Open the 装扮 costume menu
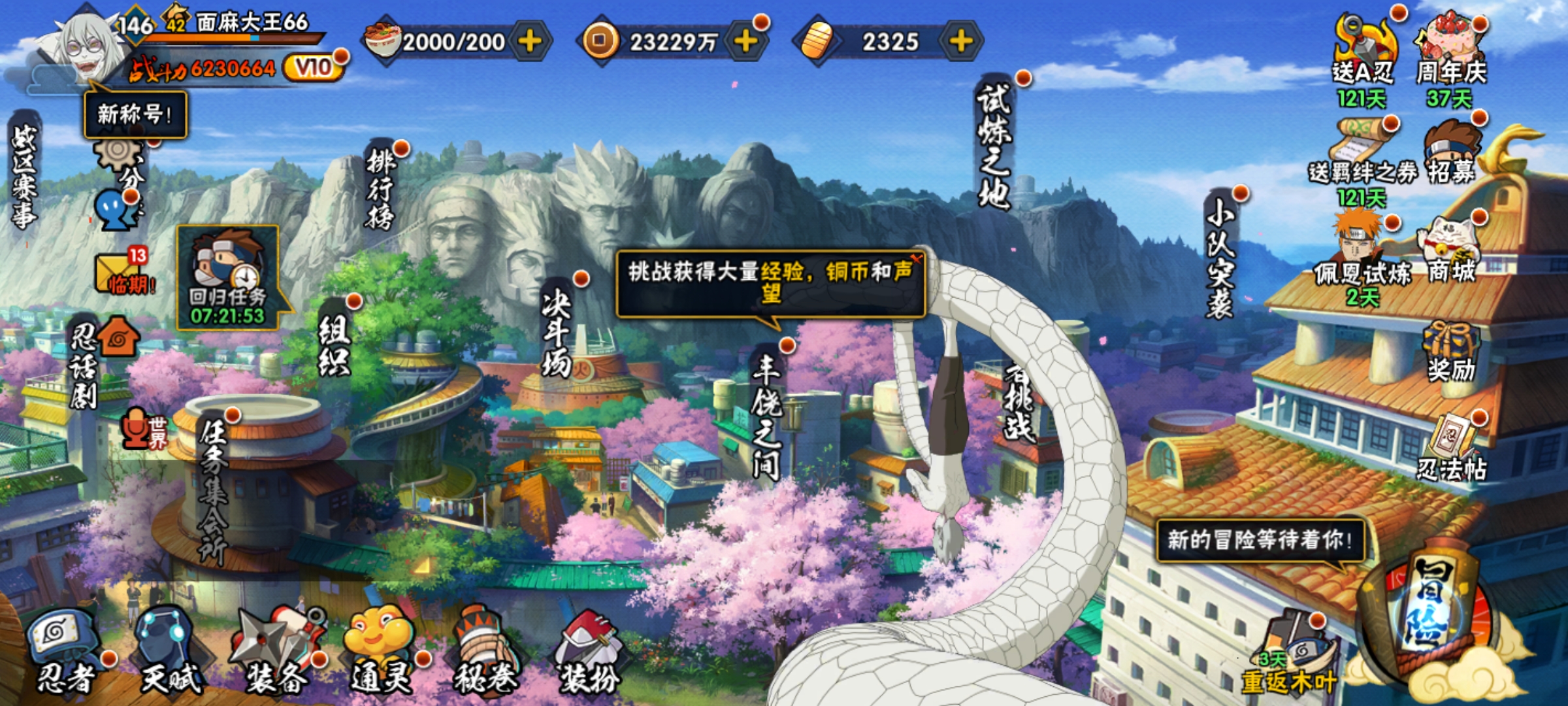 (588, 650)
